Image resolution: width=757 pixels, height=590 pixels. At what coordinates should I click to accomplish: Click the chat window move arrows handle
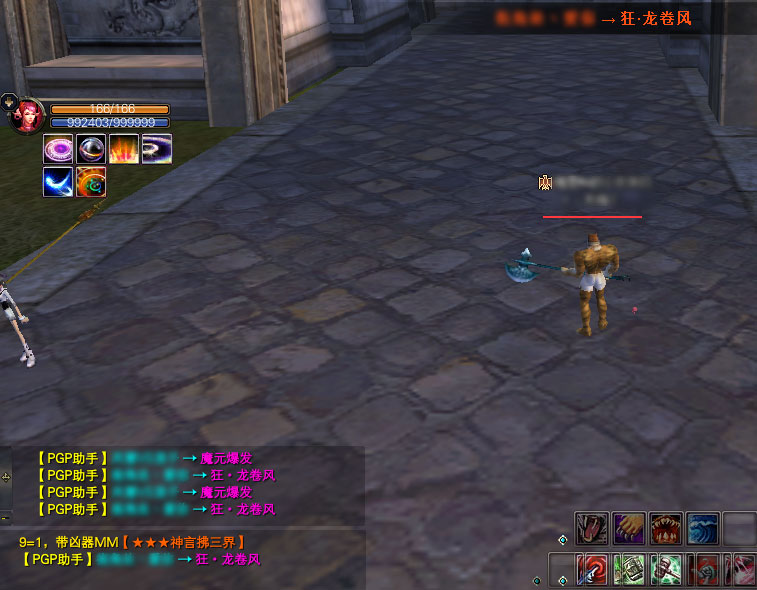point(6,478)
